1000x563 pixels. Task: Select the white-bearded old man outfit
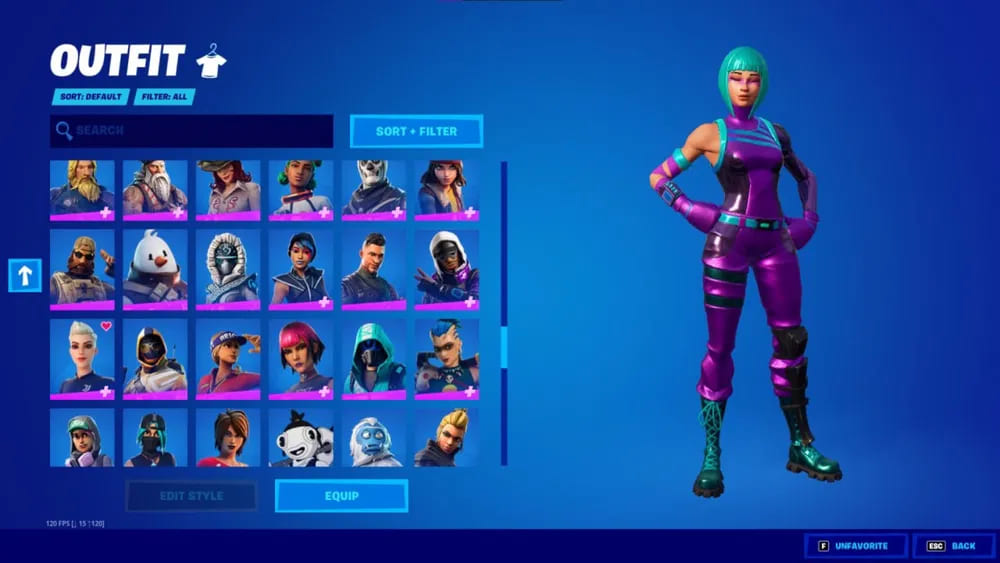[x=155, y=189]
